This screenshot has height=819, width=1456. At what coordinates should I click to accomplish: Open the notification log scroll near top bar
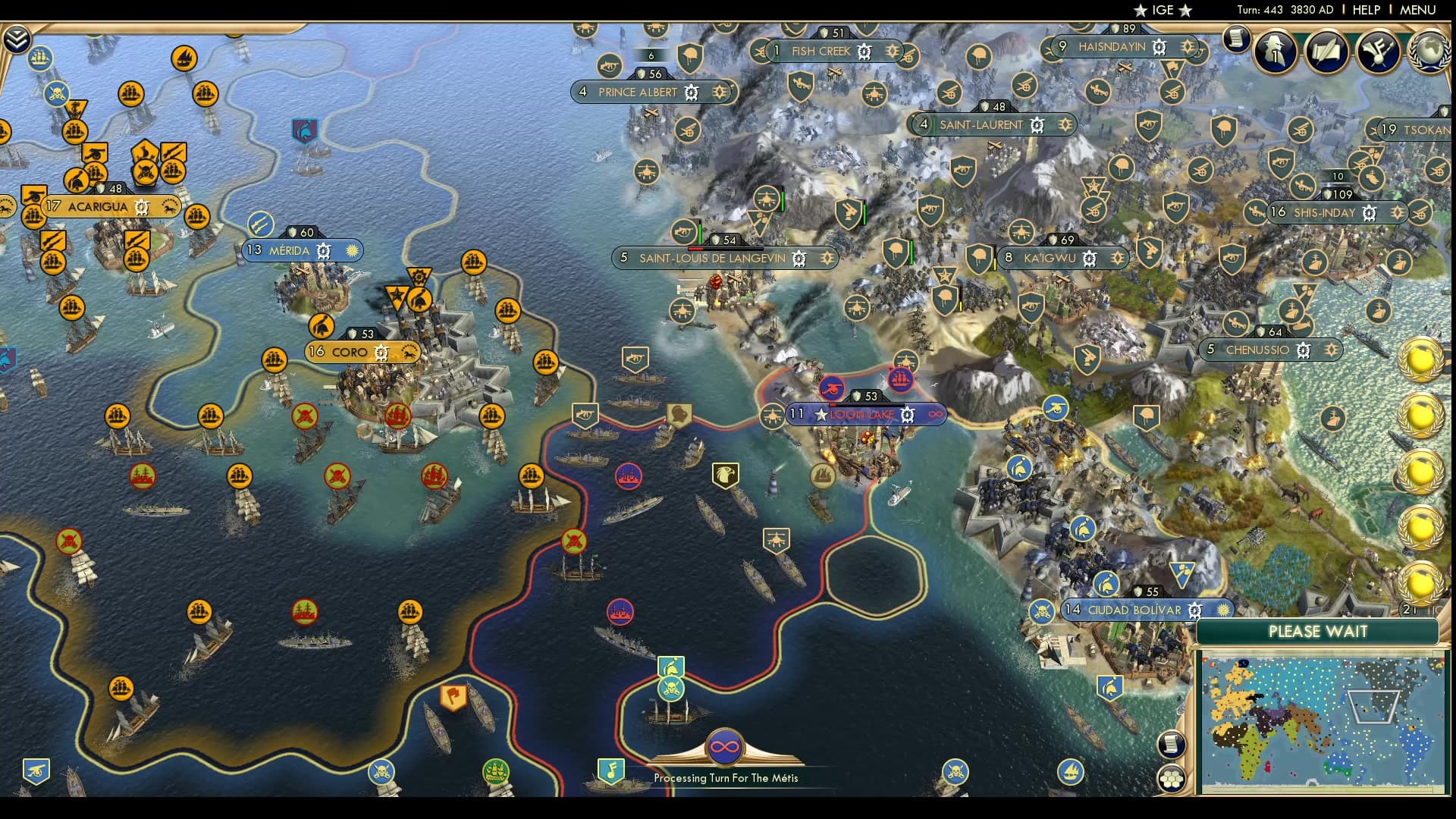(x=1236, y=38)
